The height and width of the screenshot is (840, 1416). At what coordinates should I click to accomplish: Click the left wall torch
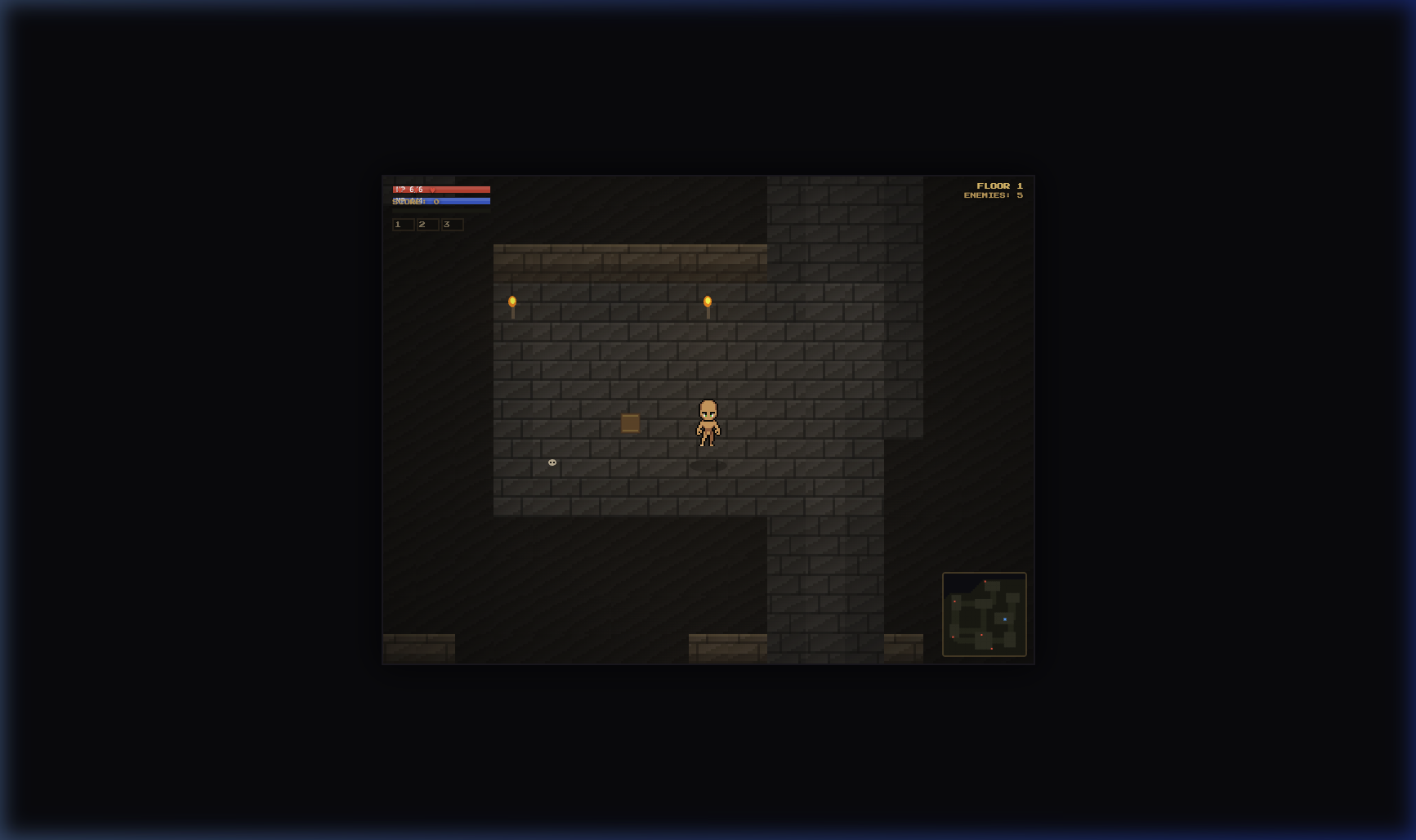point(513,302)
